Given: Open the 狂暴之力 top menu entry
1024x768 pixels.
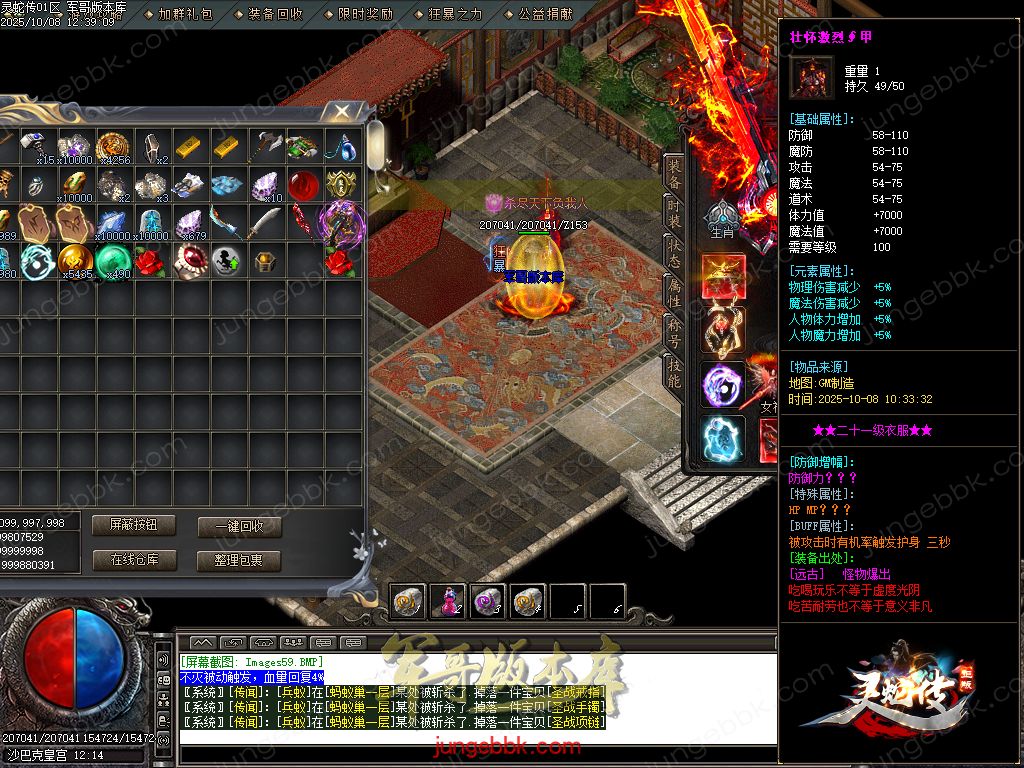Looking at the screenshot, I should 455,14.
